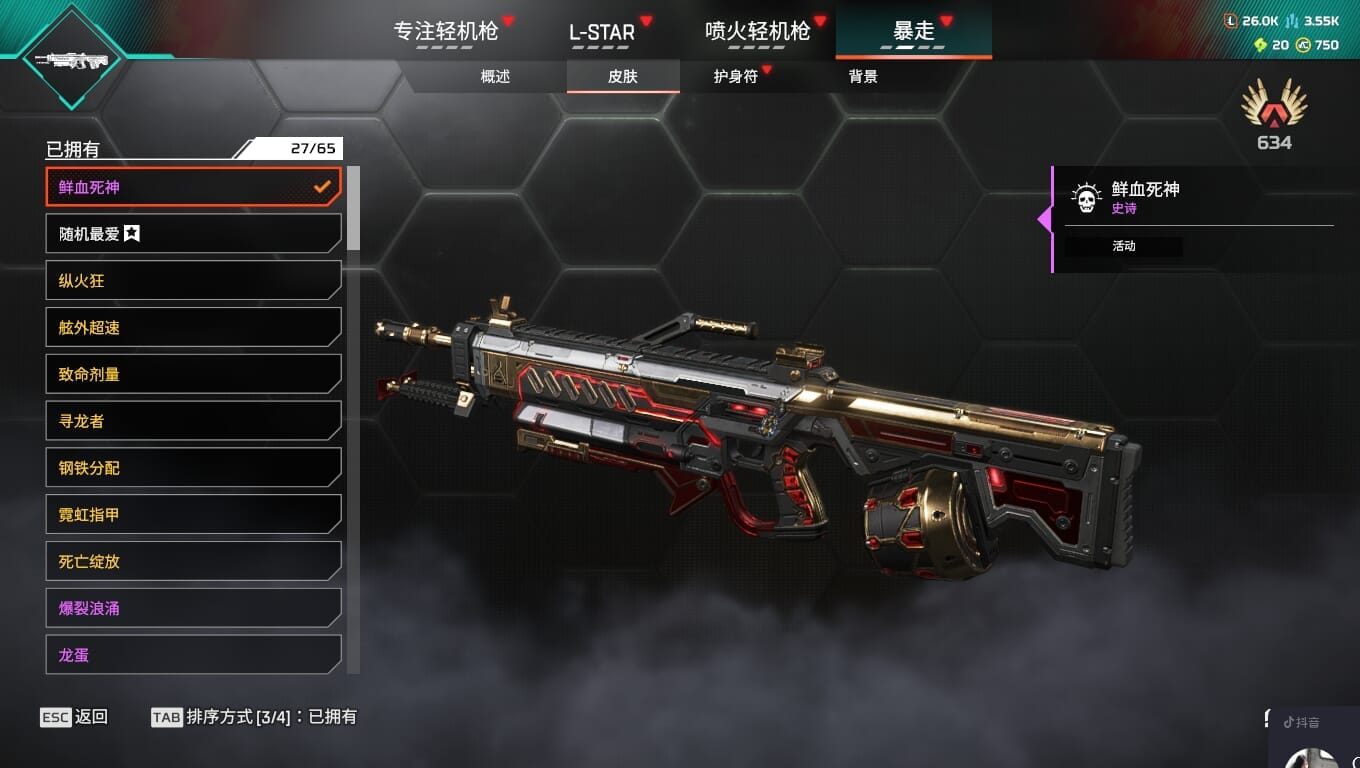This screenshot has width=1360, height=768.
Task: Choose the 龙蛋 skin
Action: click(193, 655)
